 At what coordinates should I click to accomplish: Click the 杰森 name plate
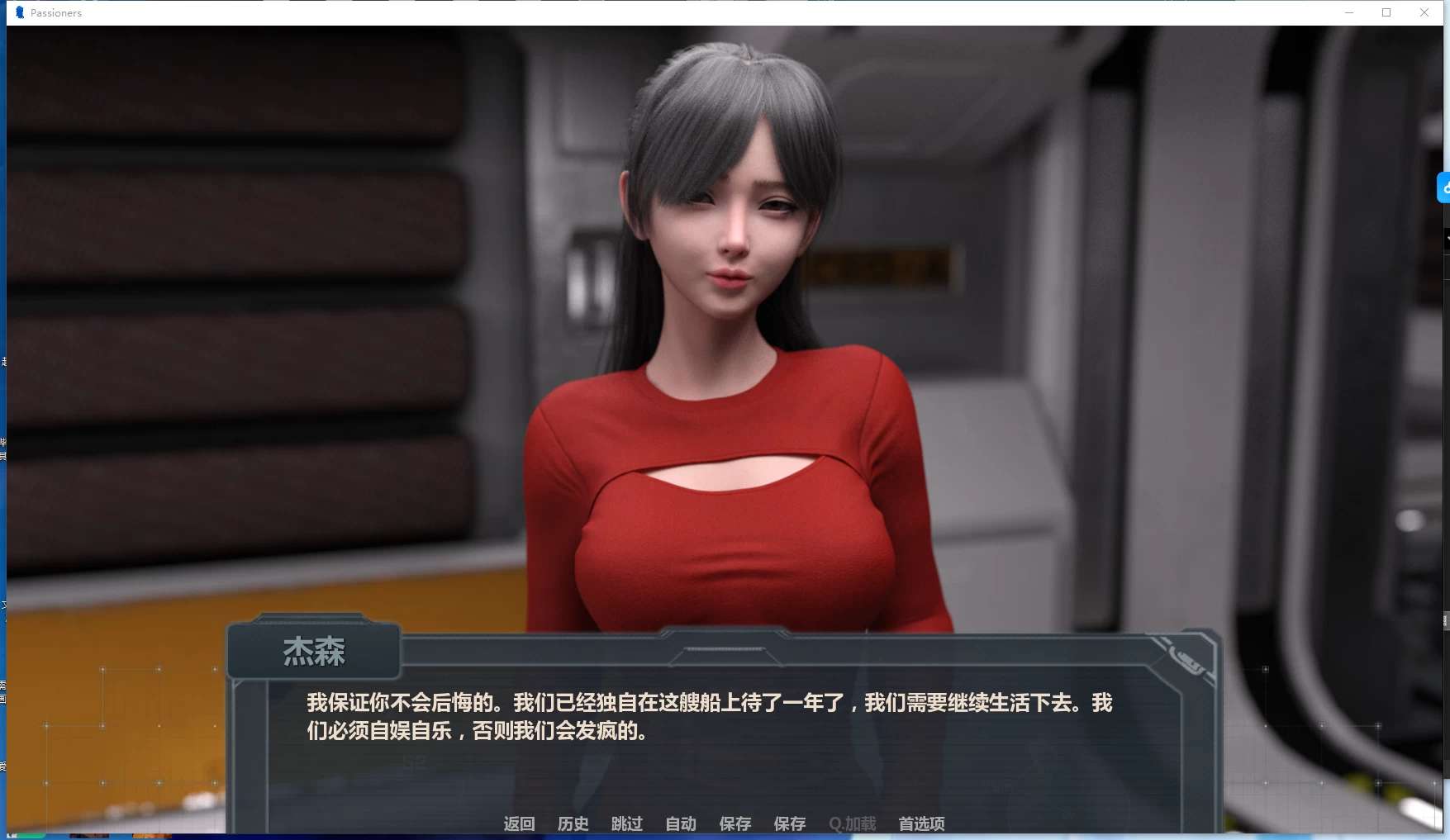point(313,652)
